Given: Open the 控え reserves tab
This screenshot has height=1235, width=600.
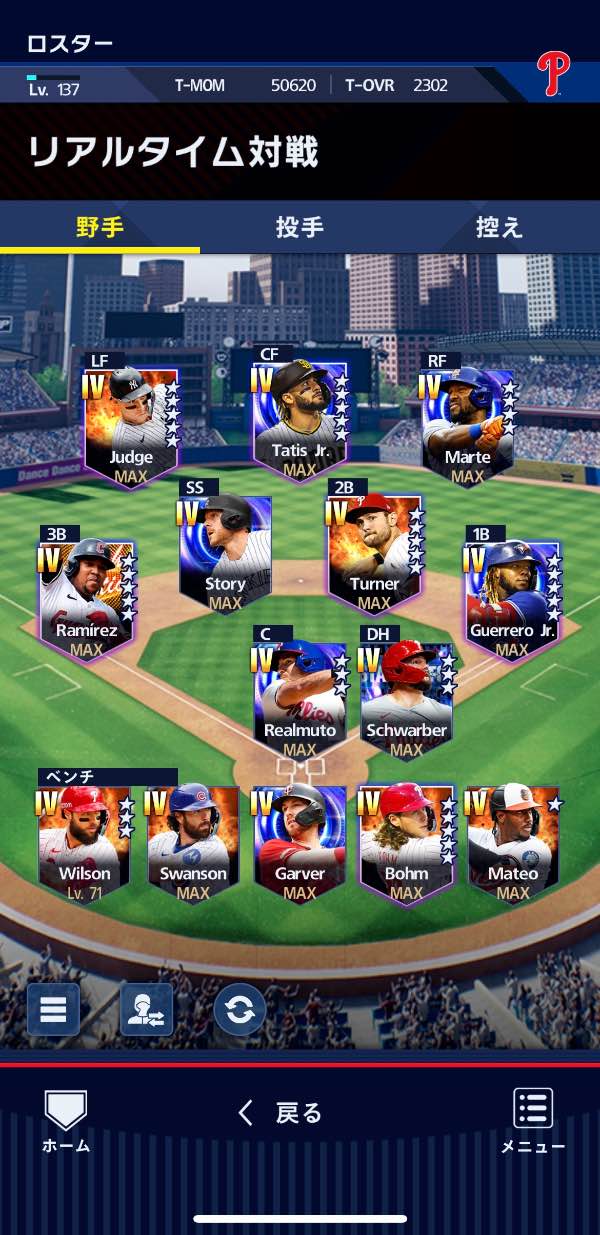Looking at the screenshot, I should pos(499,227).
